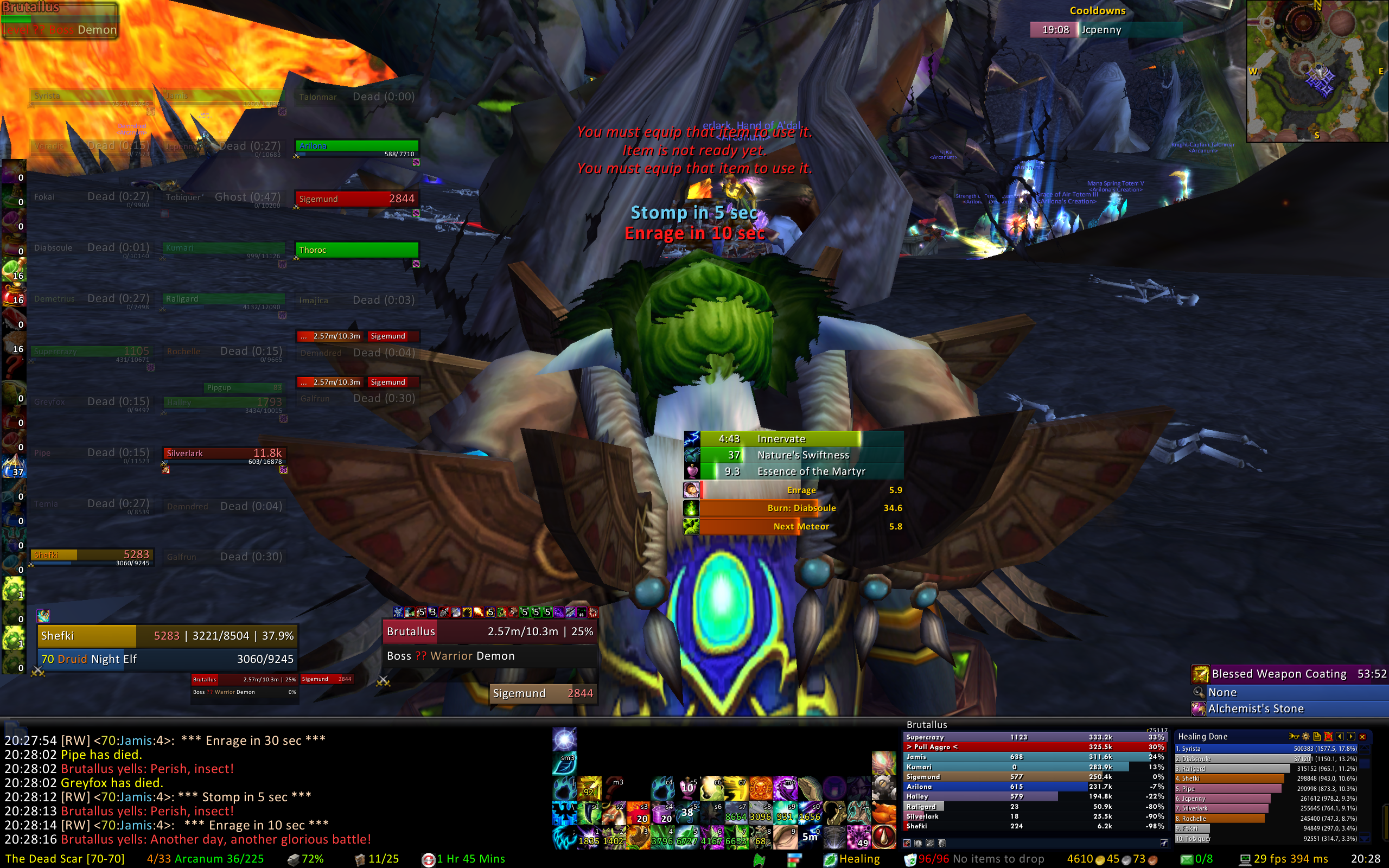Use the pink potion with count 10
1389x868 pixels.
tap(687, 788)
